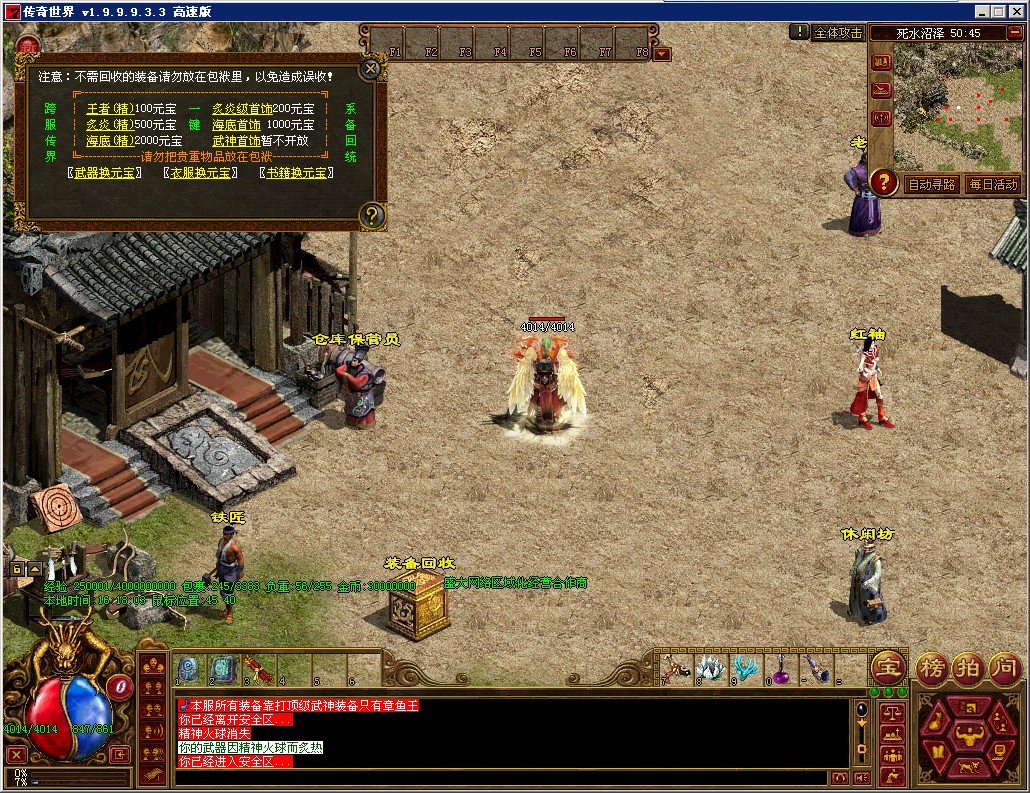Click the 书籍换元宝 link
Viewport: 1030px width, 793px height.
tap(296, 172)
